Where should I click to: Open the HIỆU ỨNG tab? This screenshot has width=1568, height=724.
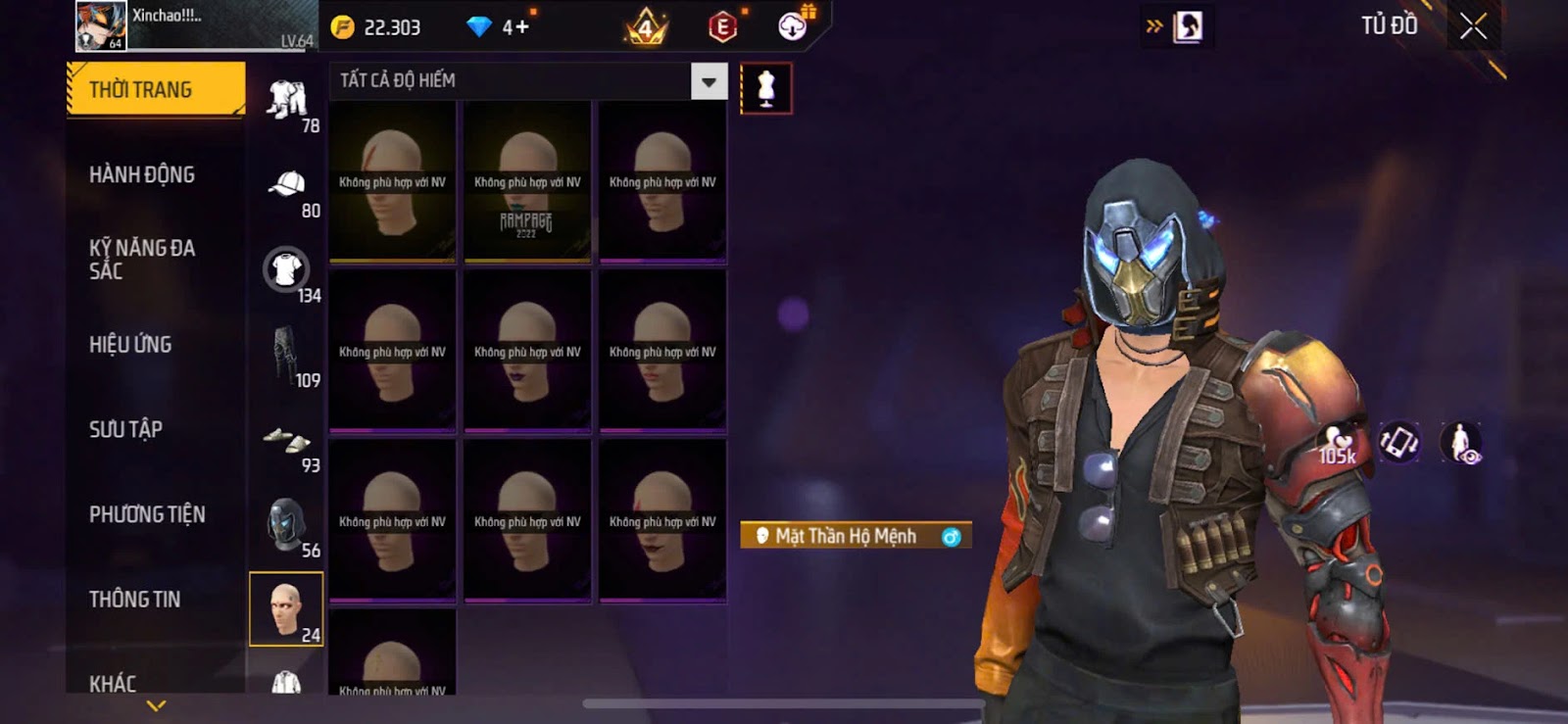[130, 345]
